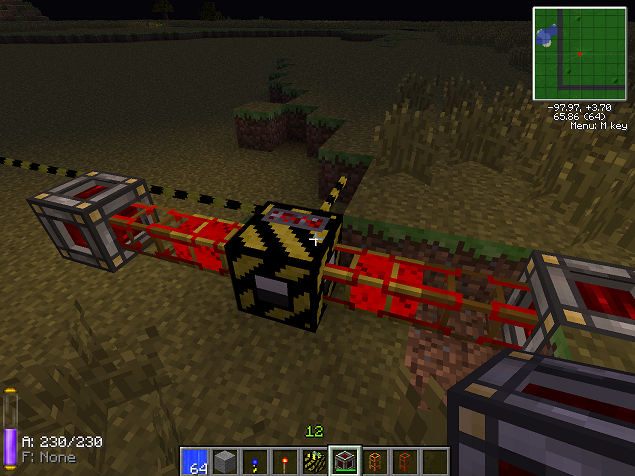Choose the redstone torch in the hotbar

coord(285,461)
